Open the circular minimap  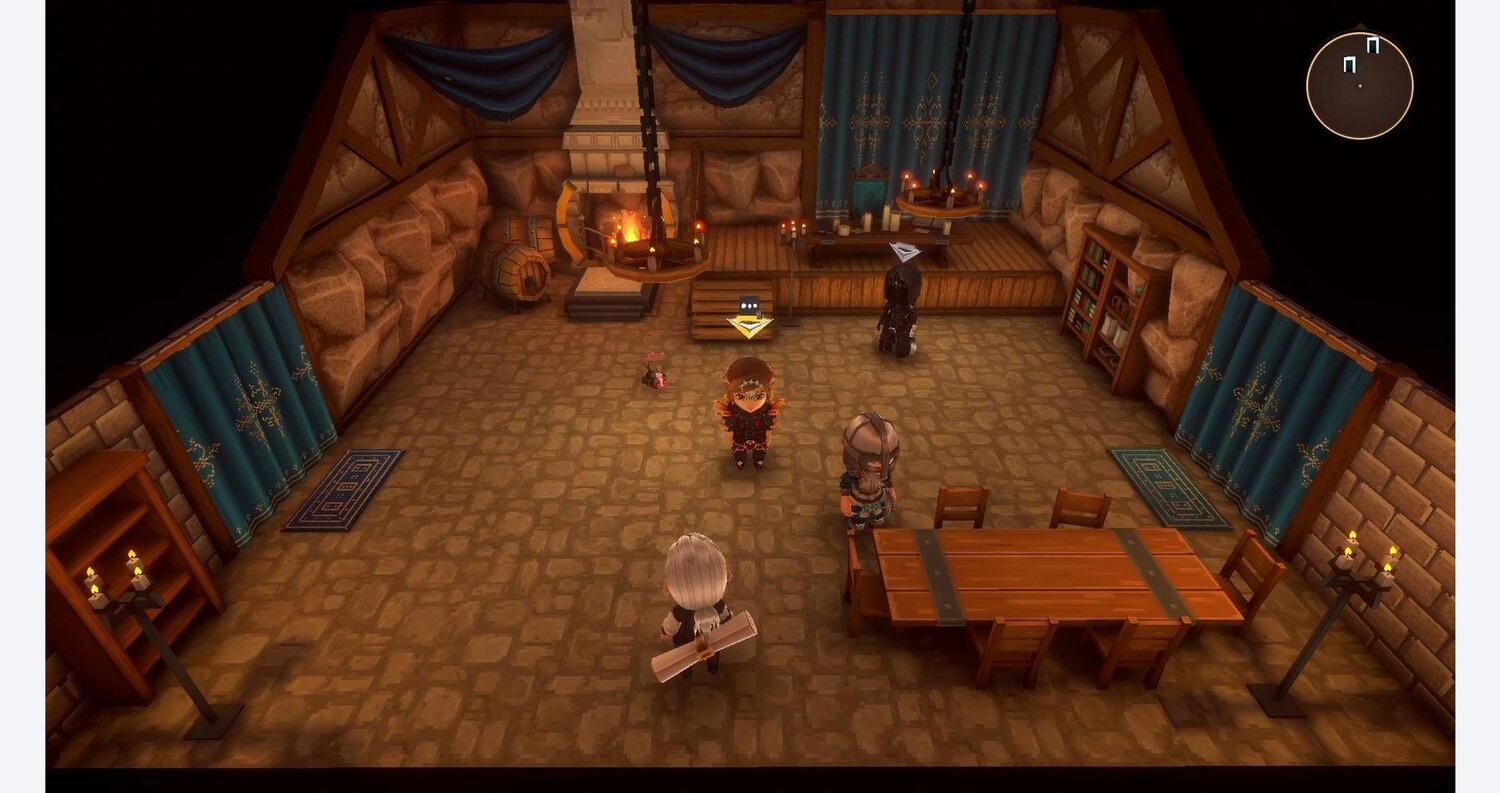[x=1359, y=85]
